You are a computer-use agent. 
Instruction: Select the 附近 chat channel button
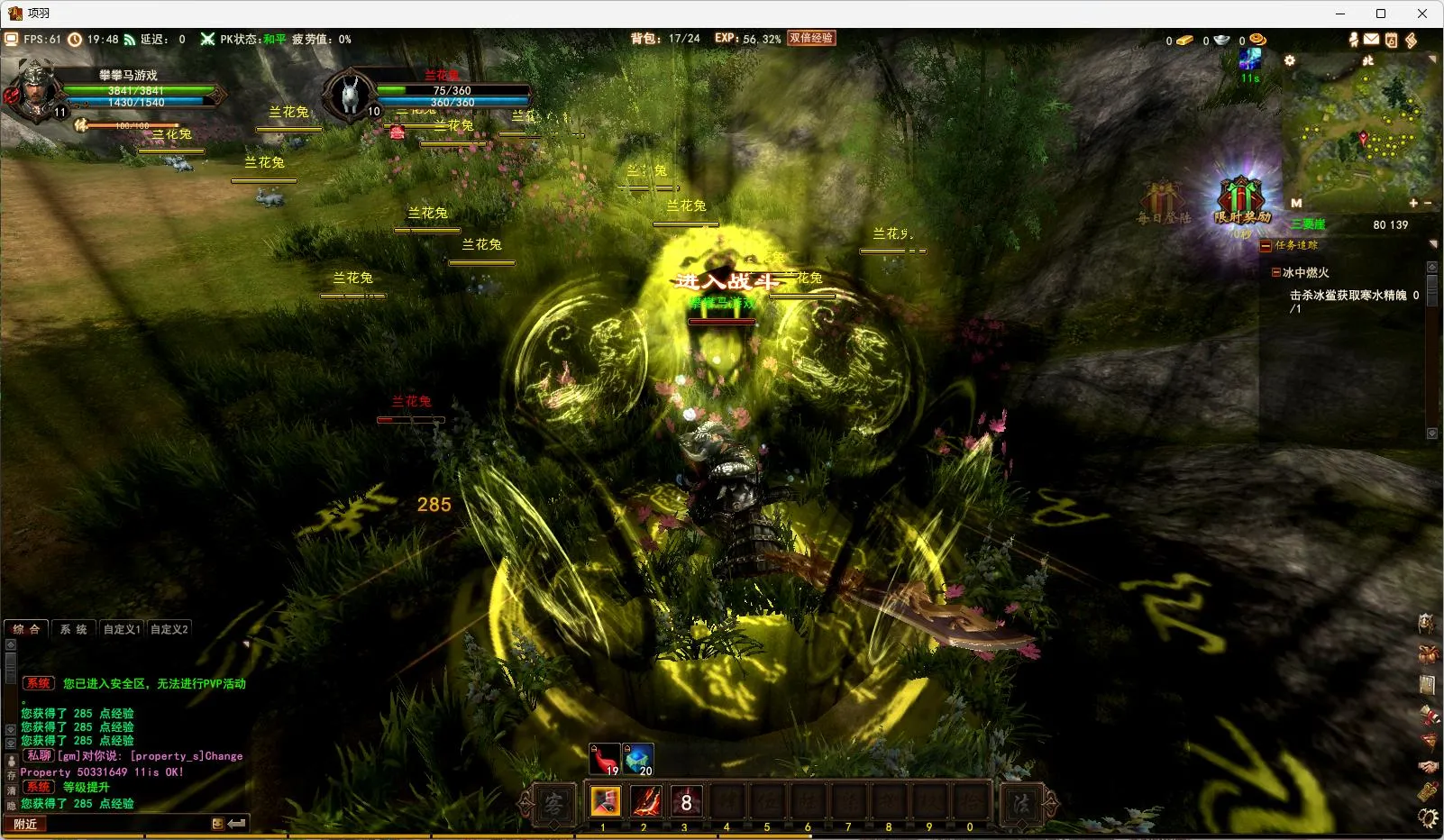point(26,824)
